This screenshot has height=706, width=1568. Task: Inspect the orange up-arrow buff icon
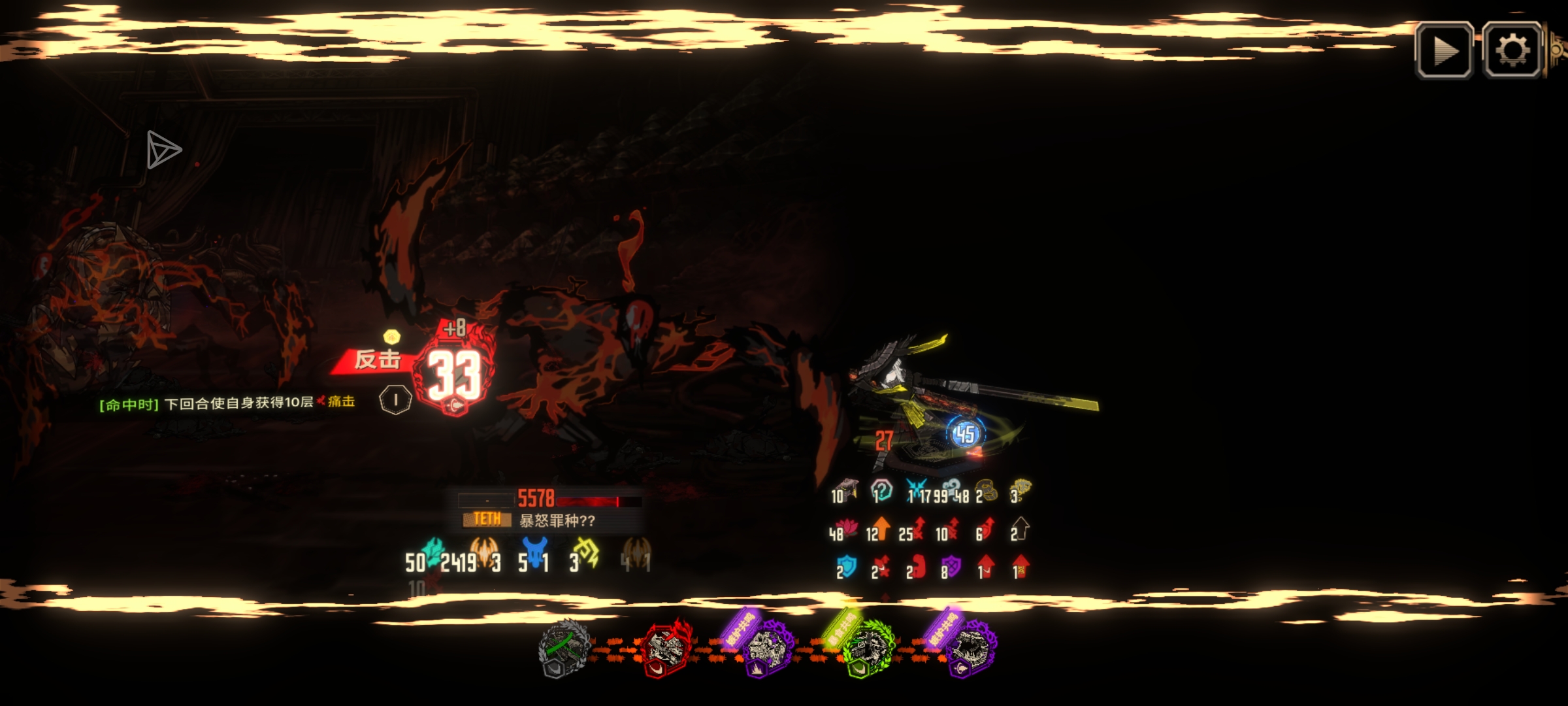coord(881,528)
